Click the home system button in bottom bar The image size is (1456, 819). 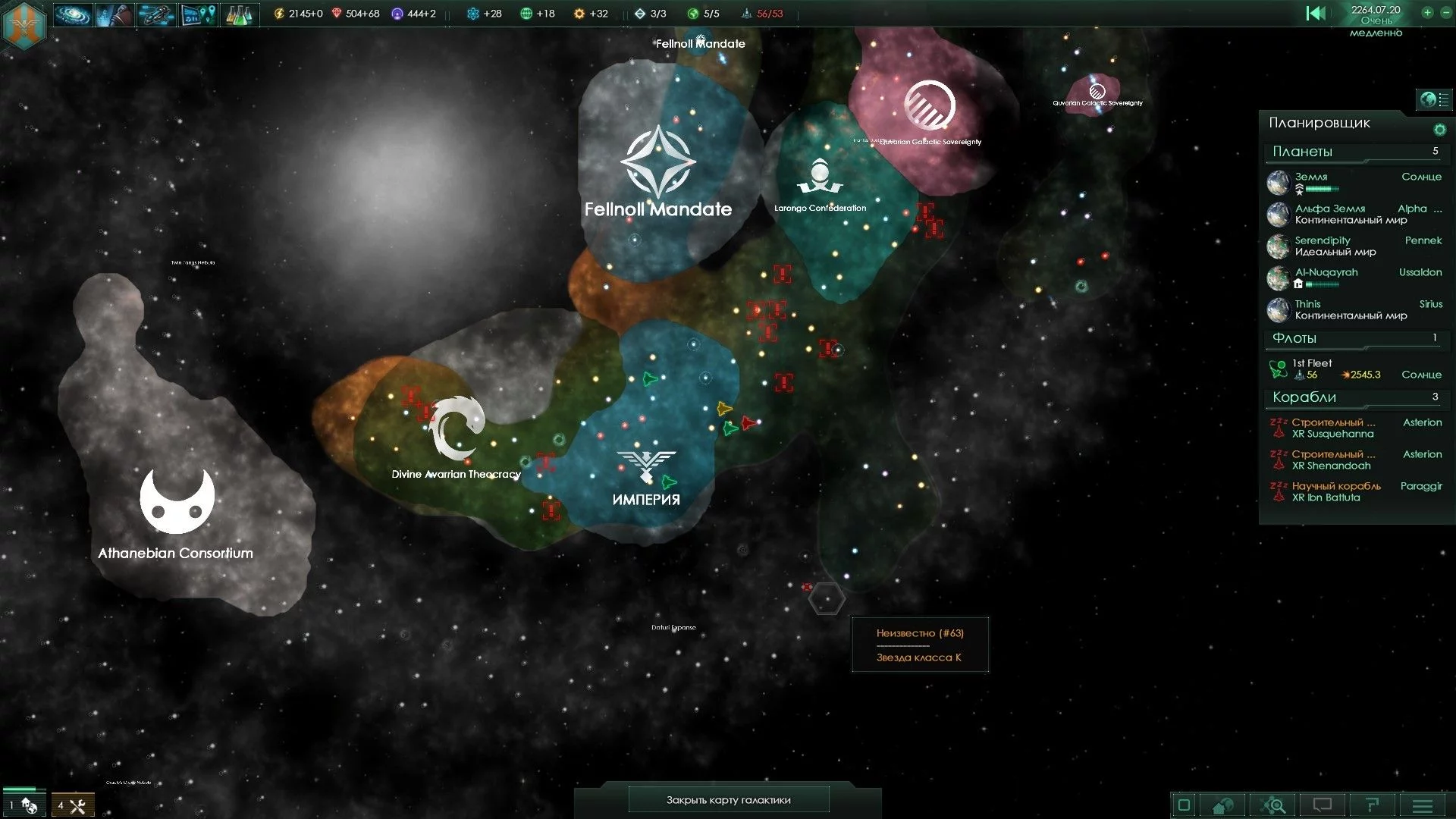1222,805
